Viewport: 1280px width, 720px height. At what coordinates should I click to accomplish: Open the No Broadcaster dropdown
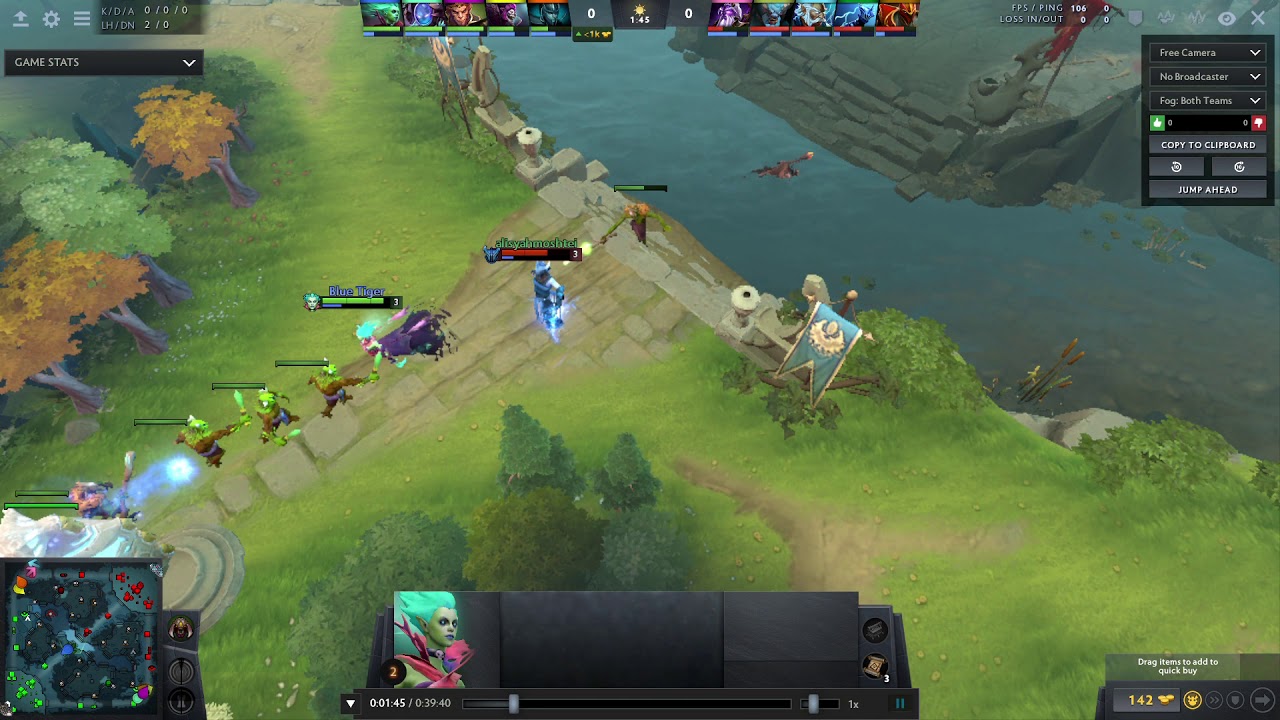pos(1207,76)
